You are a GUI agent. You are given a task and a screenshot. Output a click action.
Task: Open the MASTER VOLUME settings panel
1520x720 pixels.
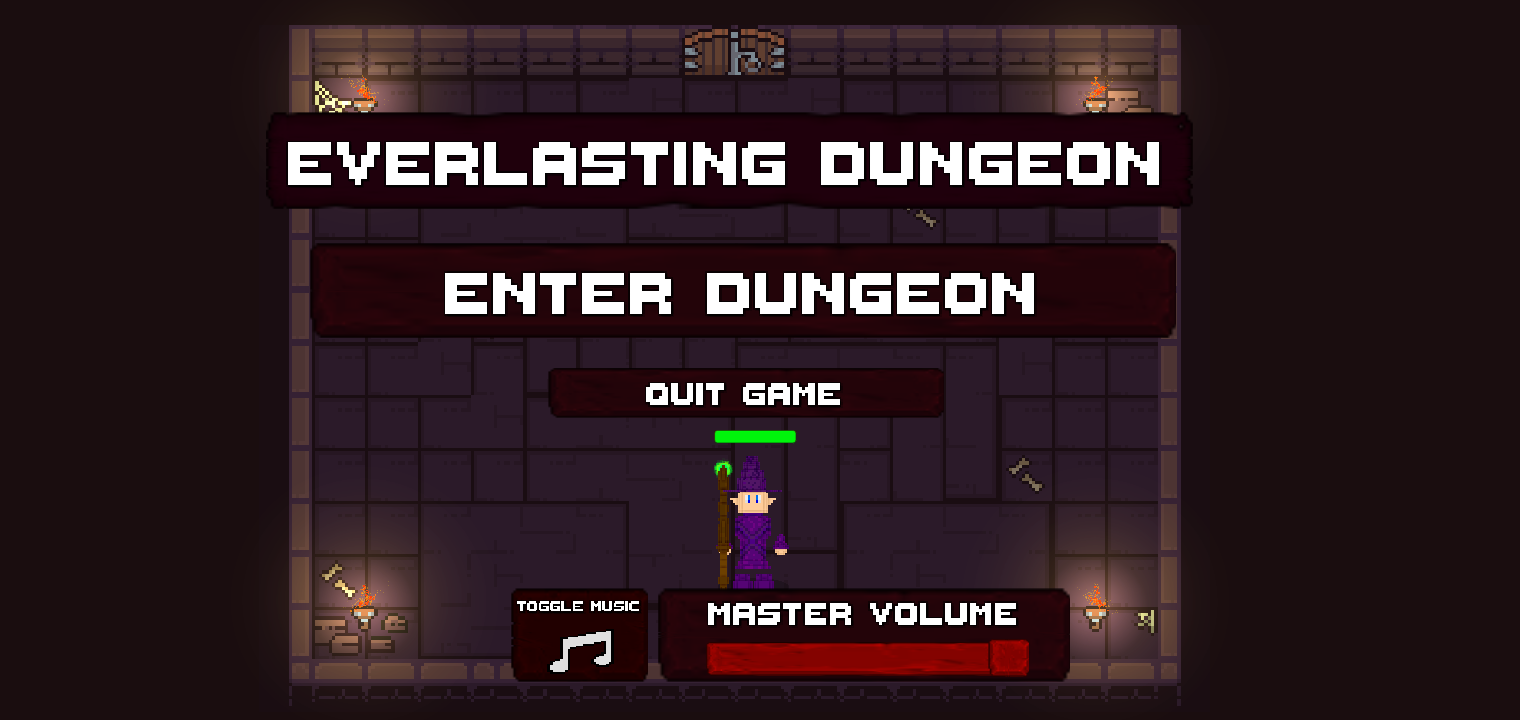pos(862,614)
